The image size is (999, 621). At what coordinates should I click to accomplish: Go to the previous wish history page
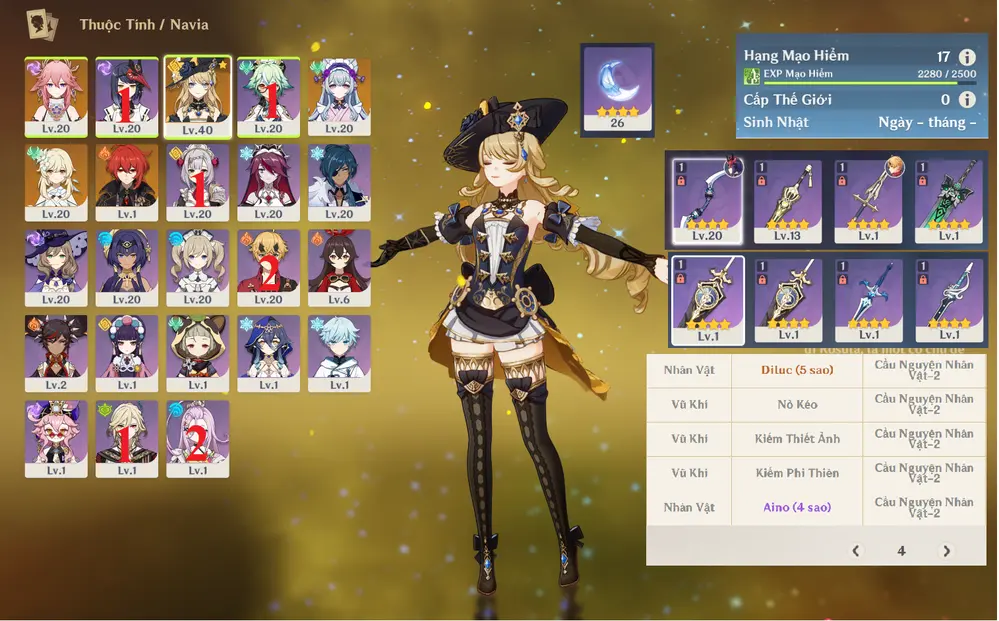(856, 551)
